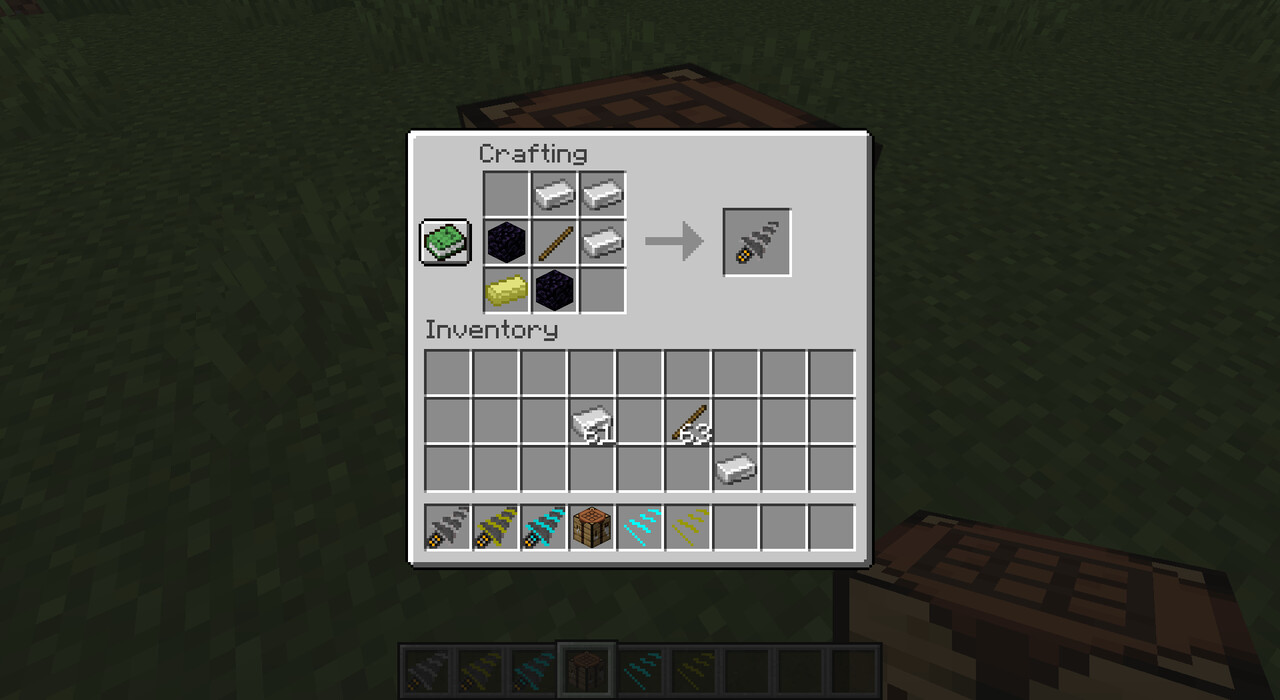Pick up the single iron ingot in inventory
Viewport: 1280px width, 700px height.
click(x=736, y=469)
